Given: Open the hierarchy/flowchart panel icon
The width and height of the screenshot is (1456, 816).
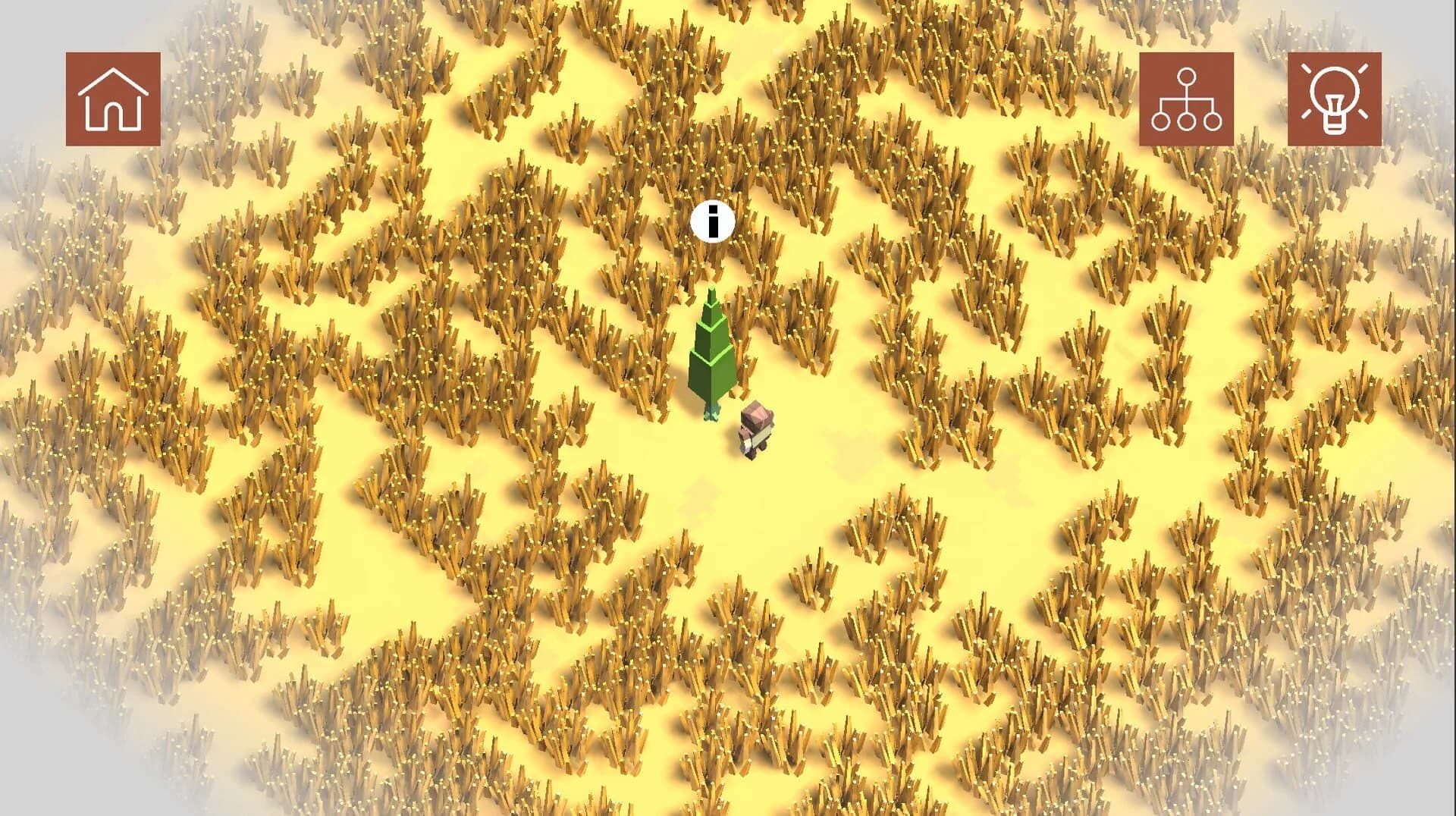Looking at the screenshot, I should tap(1188, 99).
